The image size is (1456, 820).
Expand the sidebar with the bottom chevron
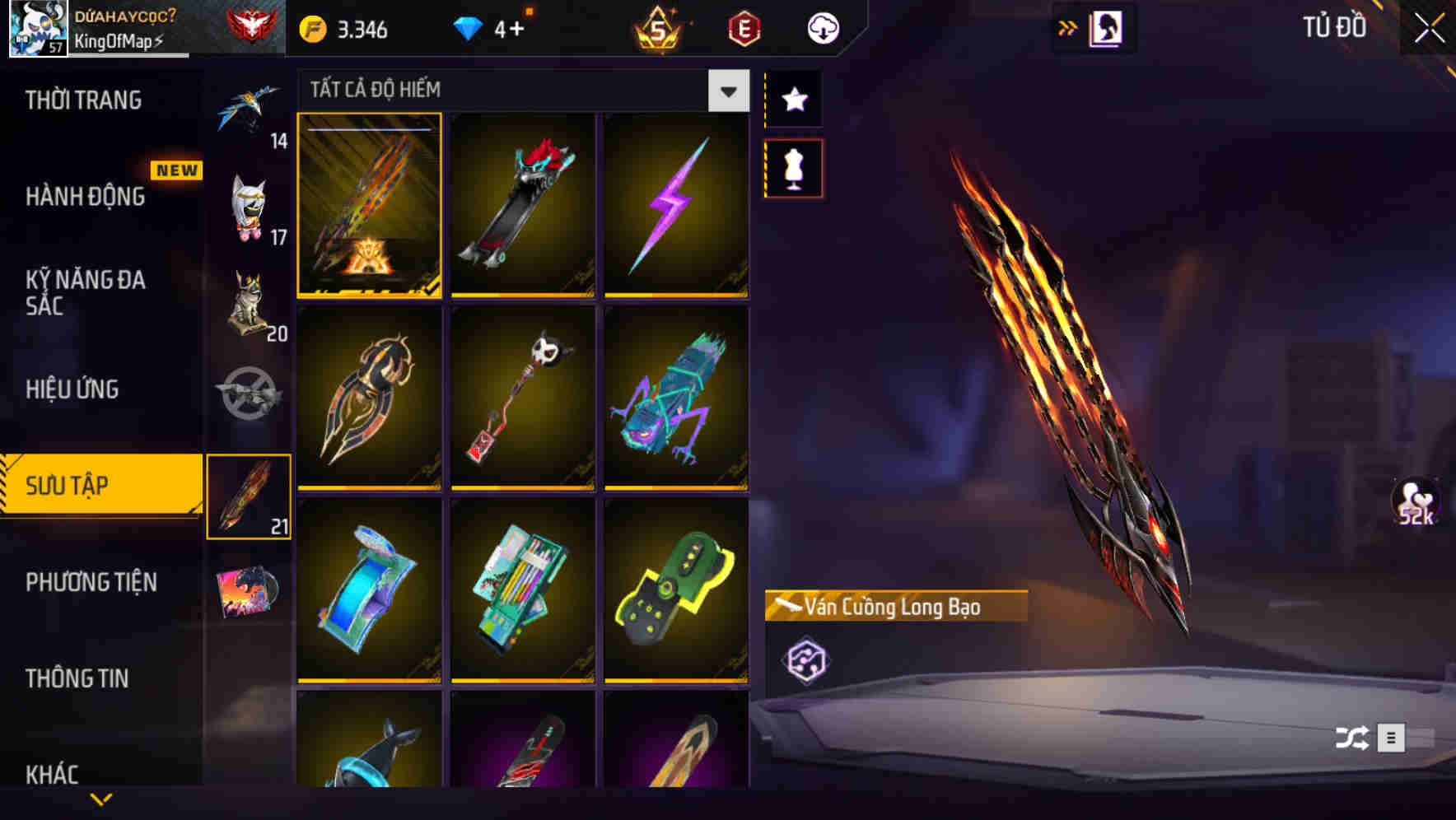pyautogui.click(x=101, y=800)
